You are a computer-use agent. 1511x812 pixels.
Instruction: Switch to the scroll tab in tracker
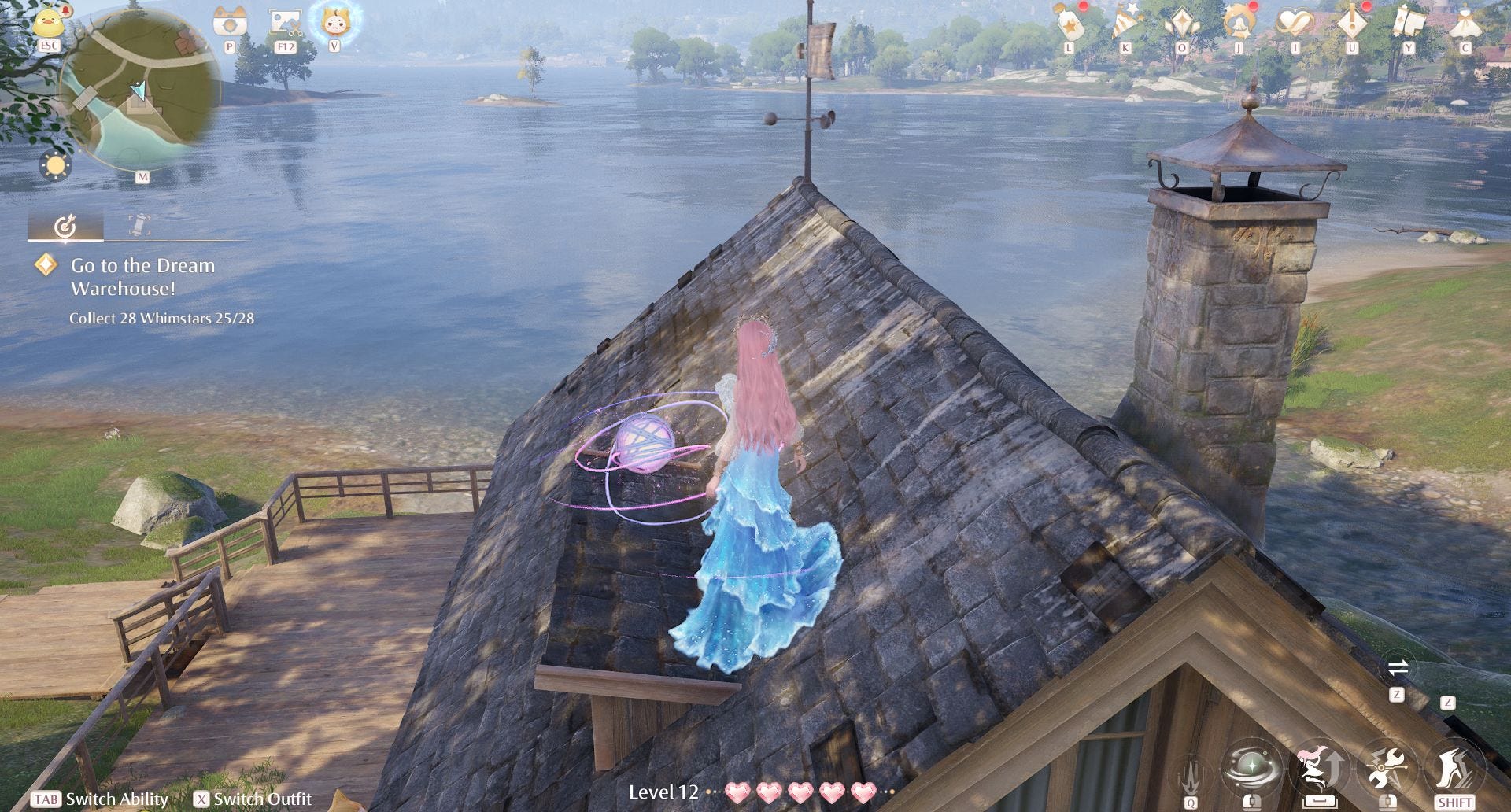click(139, 226)
